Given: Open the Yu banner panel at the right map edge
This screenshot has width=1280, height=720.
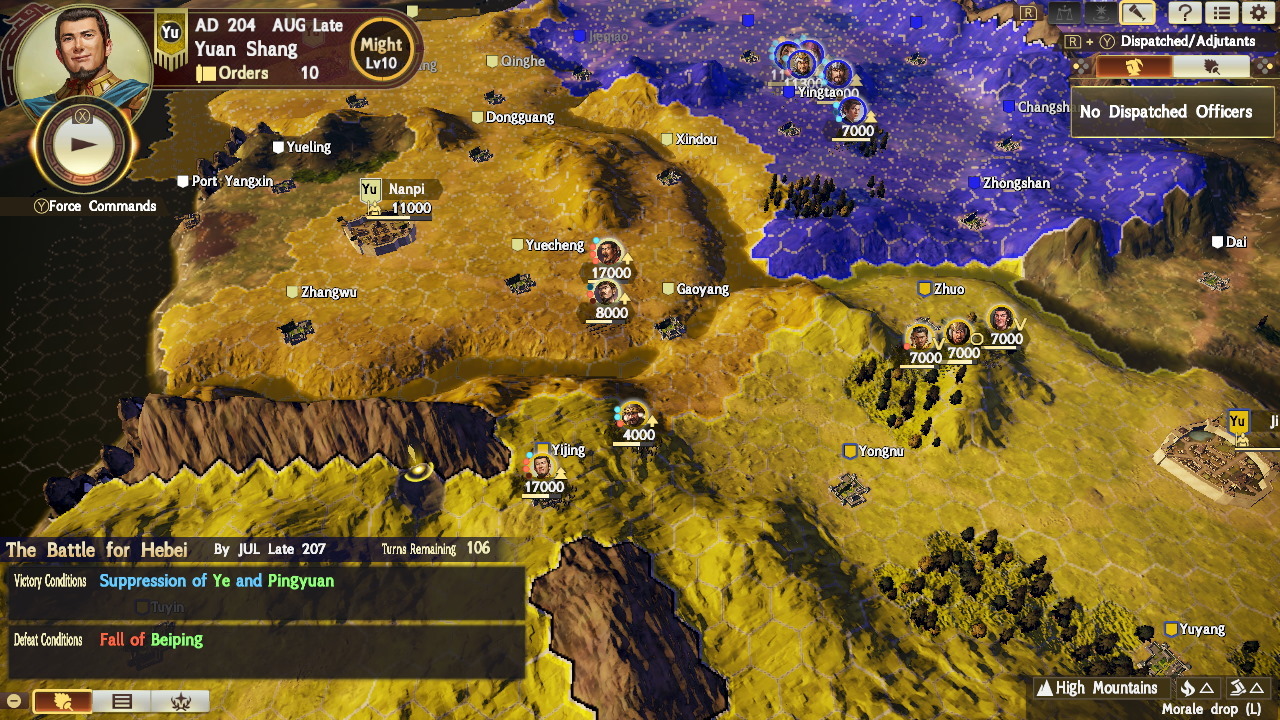Looking at the screenshot, I should pyautogui.click(x=1237, y=421).
